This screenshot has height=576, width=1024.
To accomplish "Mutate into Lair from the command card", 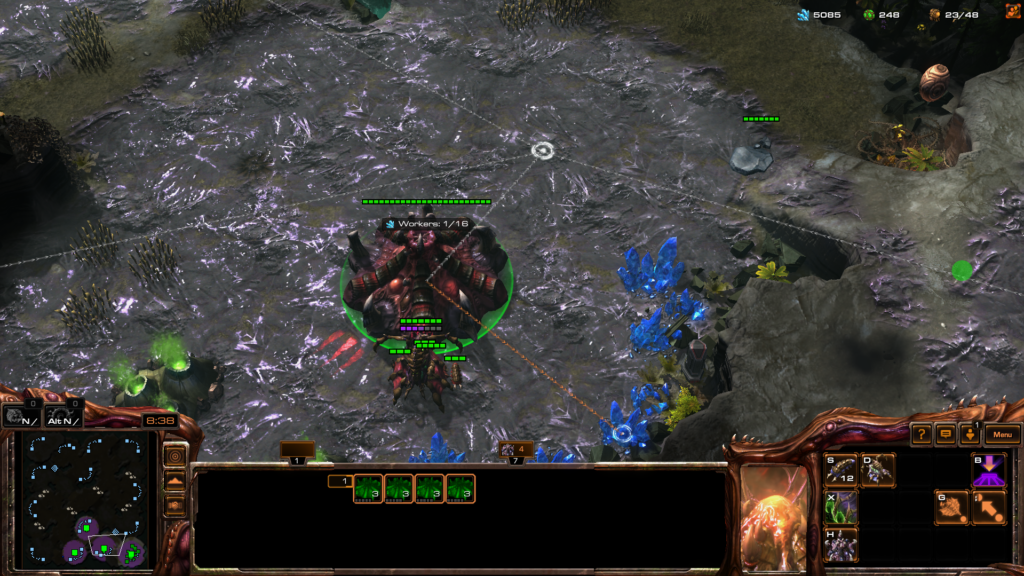I will (841, 545).
